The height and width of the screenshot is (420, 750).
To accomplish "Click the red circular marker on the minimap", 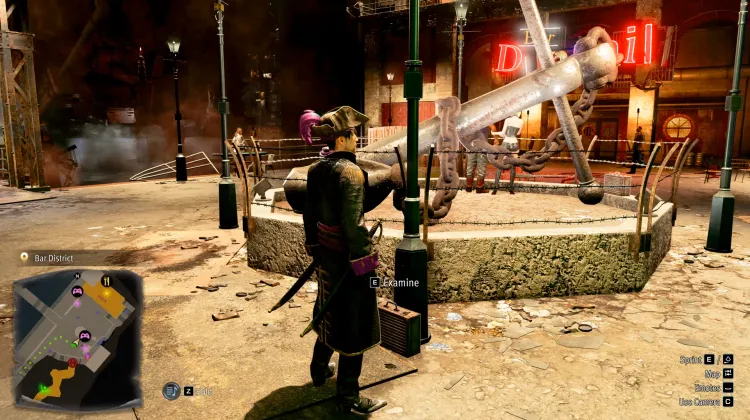I will pos(72,362).
